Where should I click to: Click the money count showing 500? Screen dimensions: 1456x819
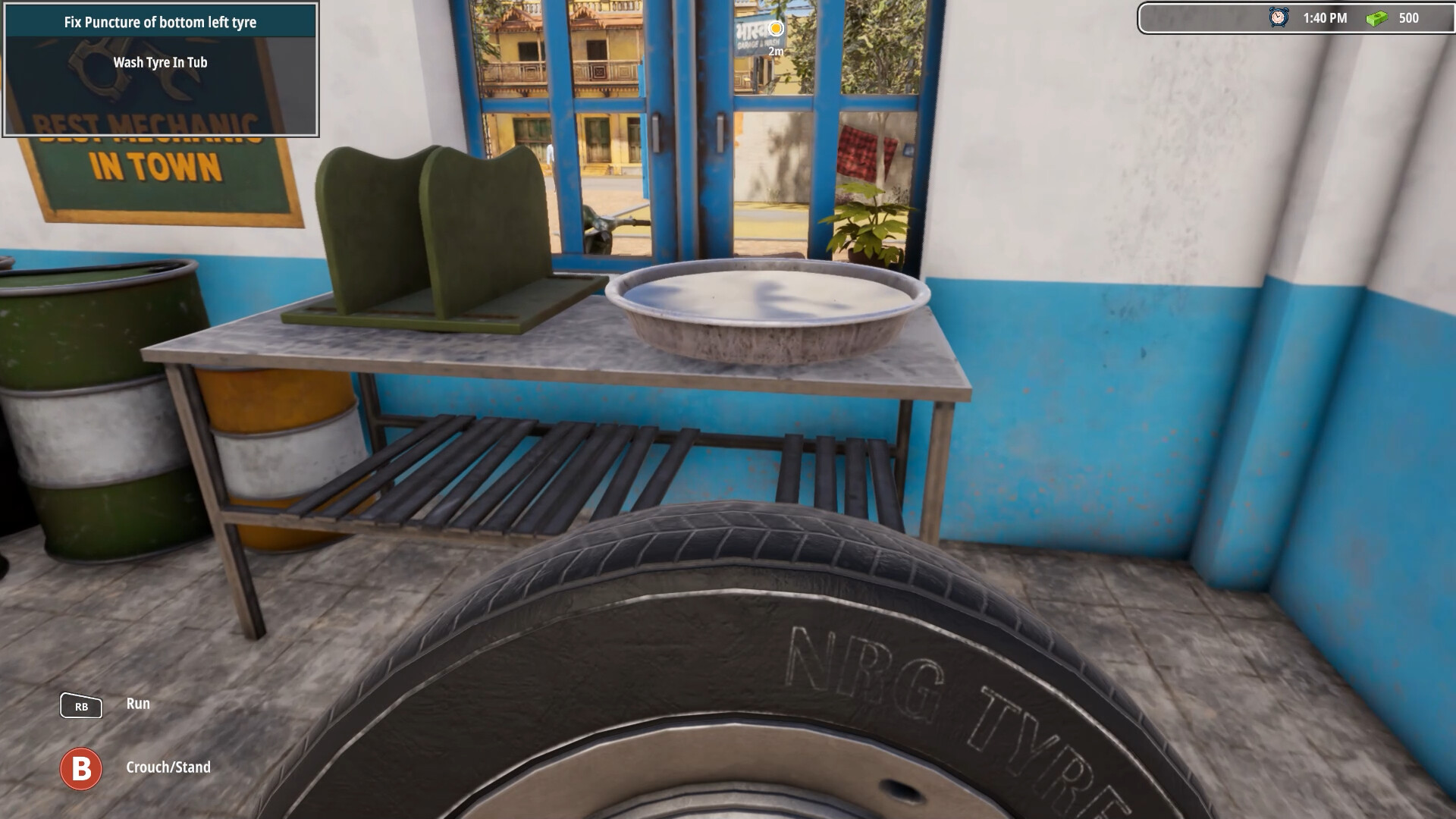pyautogui.click(x=1407, y=17)
